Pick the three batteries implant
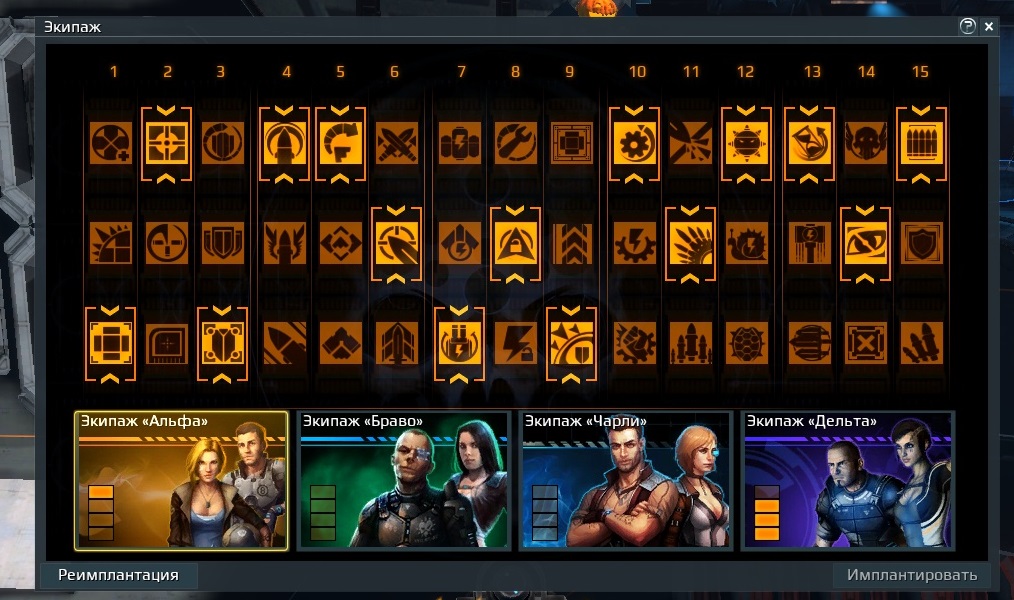 pos(460,143)
